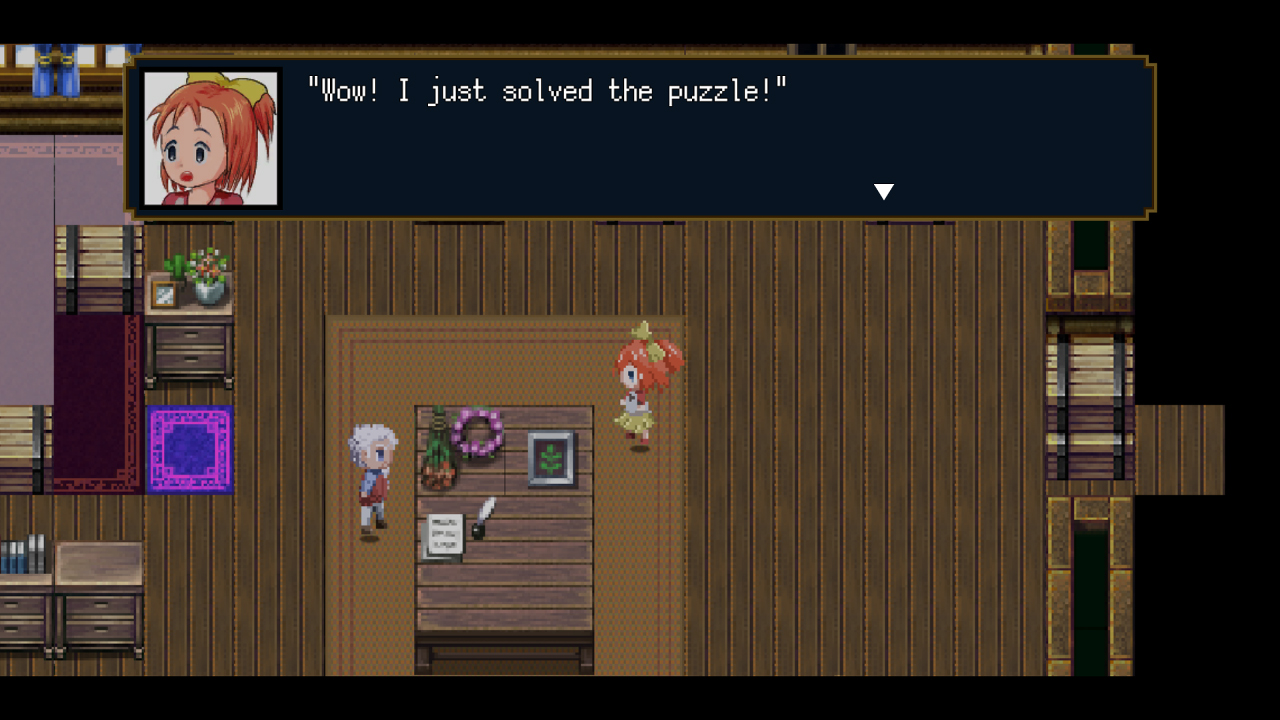The image size is (1280, 720).
Task: Click the continue arrow in the dialogue box
Action: 884,191
